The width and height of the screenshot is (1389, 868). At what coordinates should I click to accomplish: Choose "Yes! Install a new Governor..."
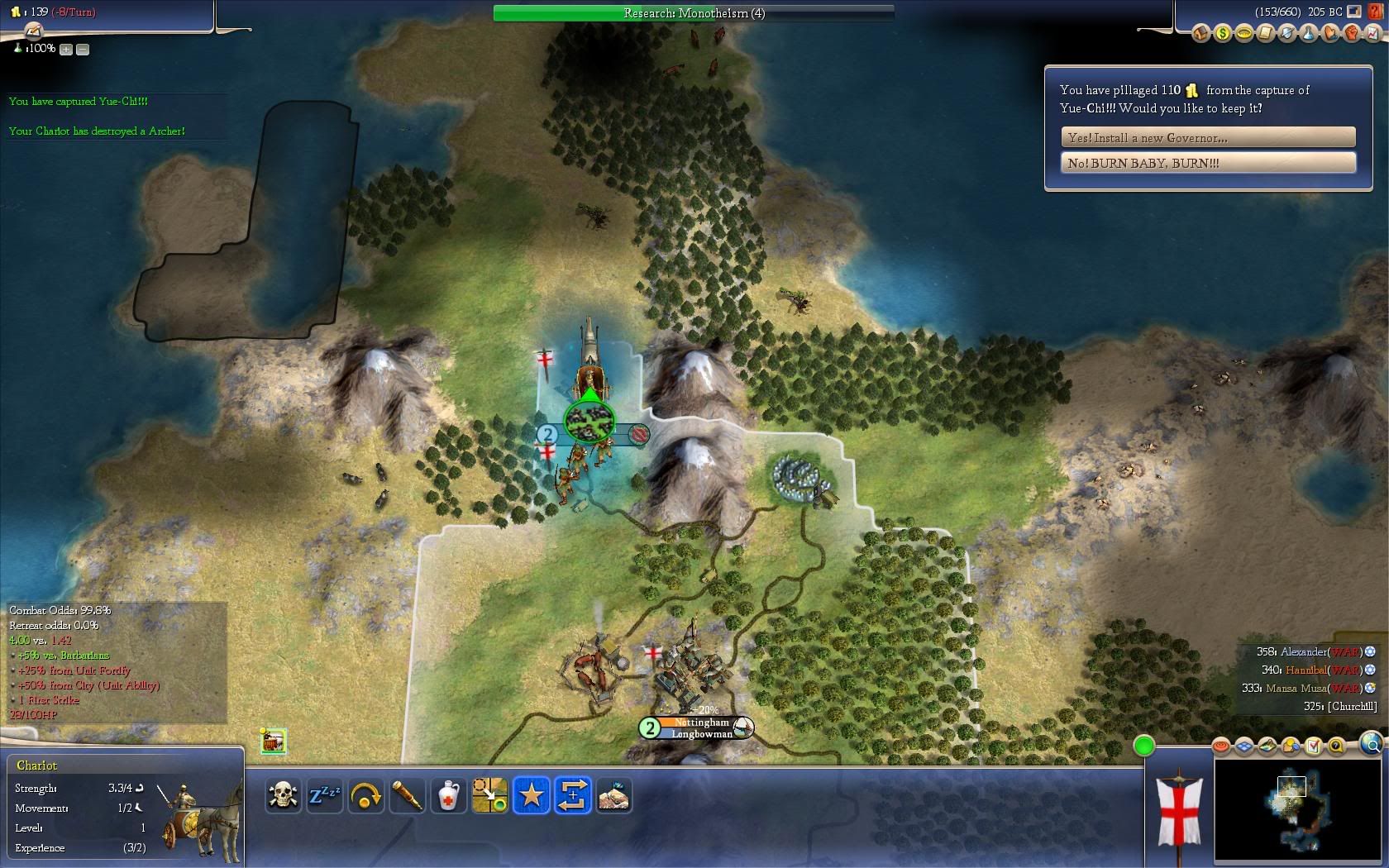click(1208, 137)
